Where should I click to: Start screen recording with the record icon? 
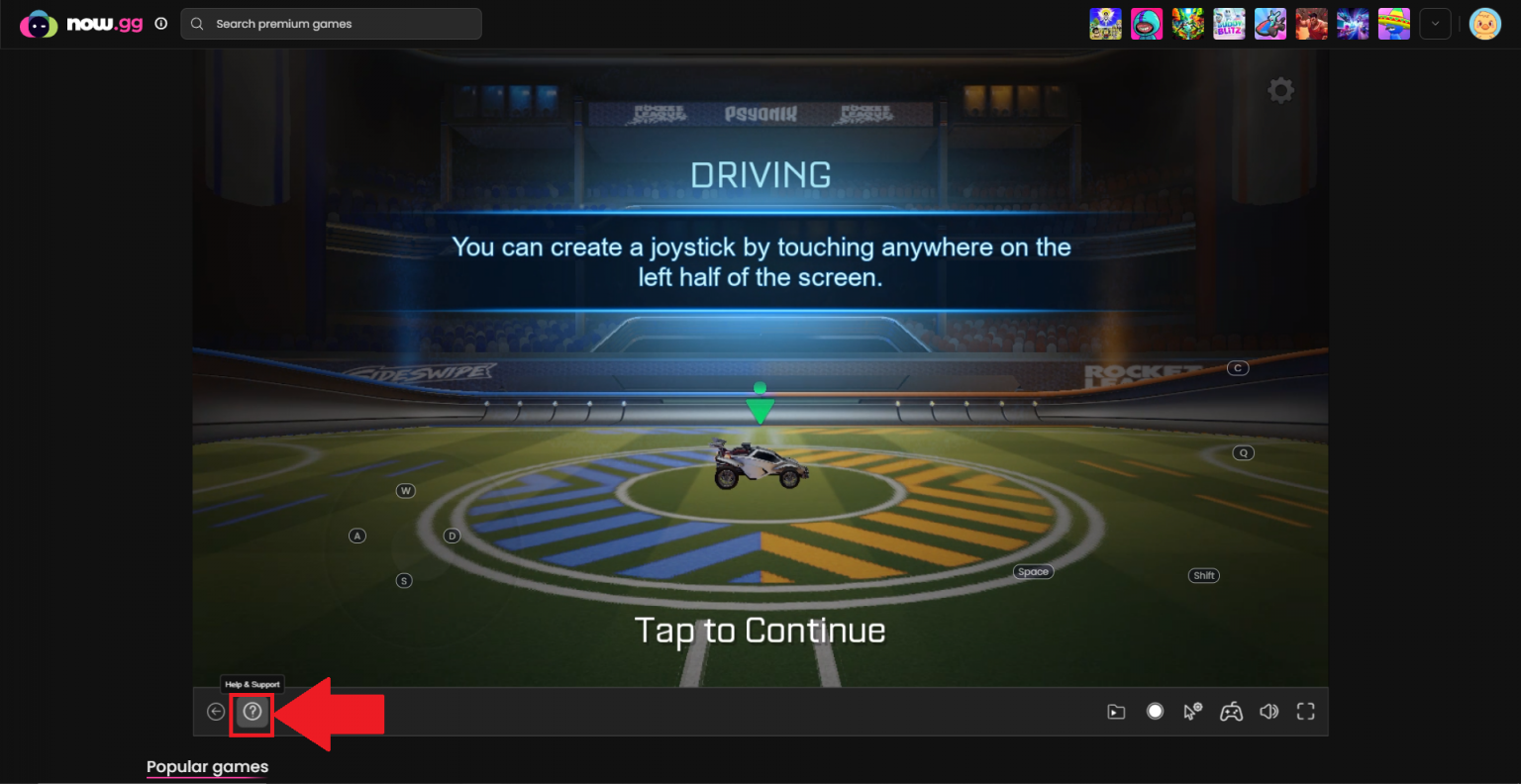click(1153, 711)
